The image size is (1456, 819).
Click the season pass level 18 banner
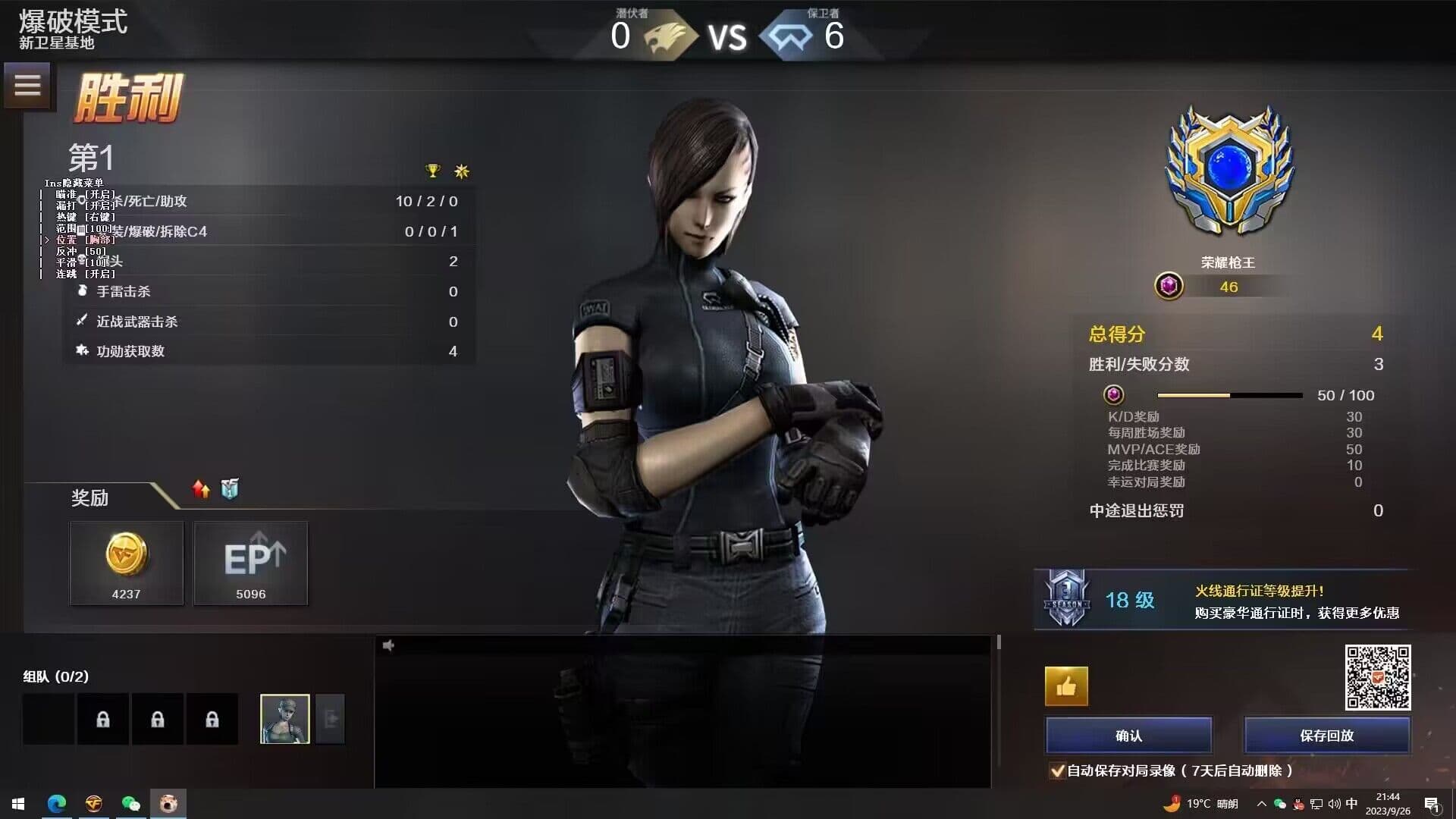[x=1221, y=600]
